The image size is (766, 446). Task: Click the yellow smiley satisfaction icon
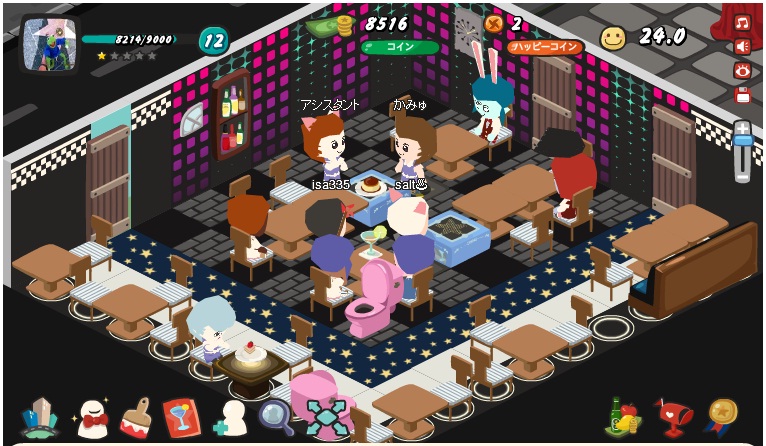(613, 38)
